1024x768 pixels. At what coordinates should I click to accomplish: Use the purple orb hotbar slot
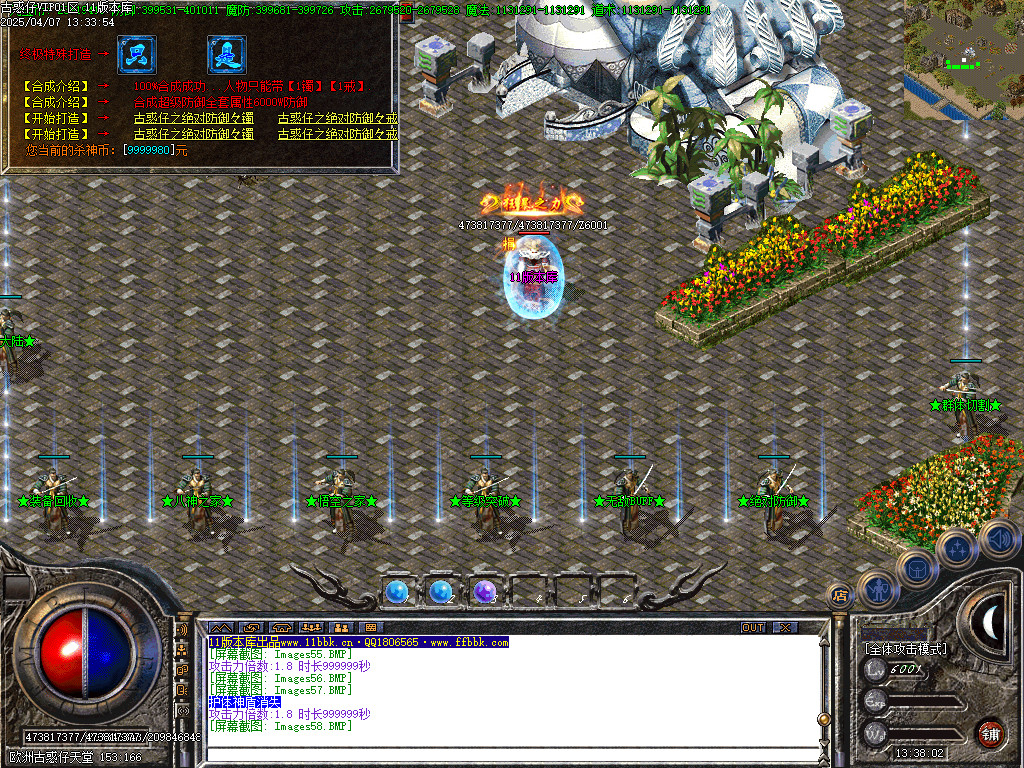tap(485, 592)
